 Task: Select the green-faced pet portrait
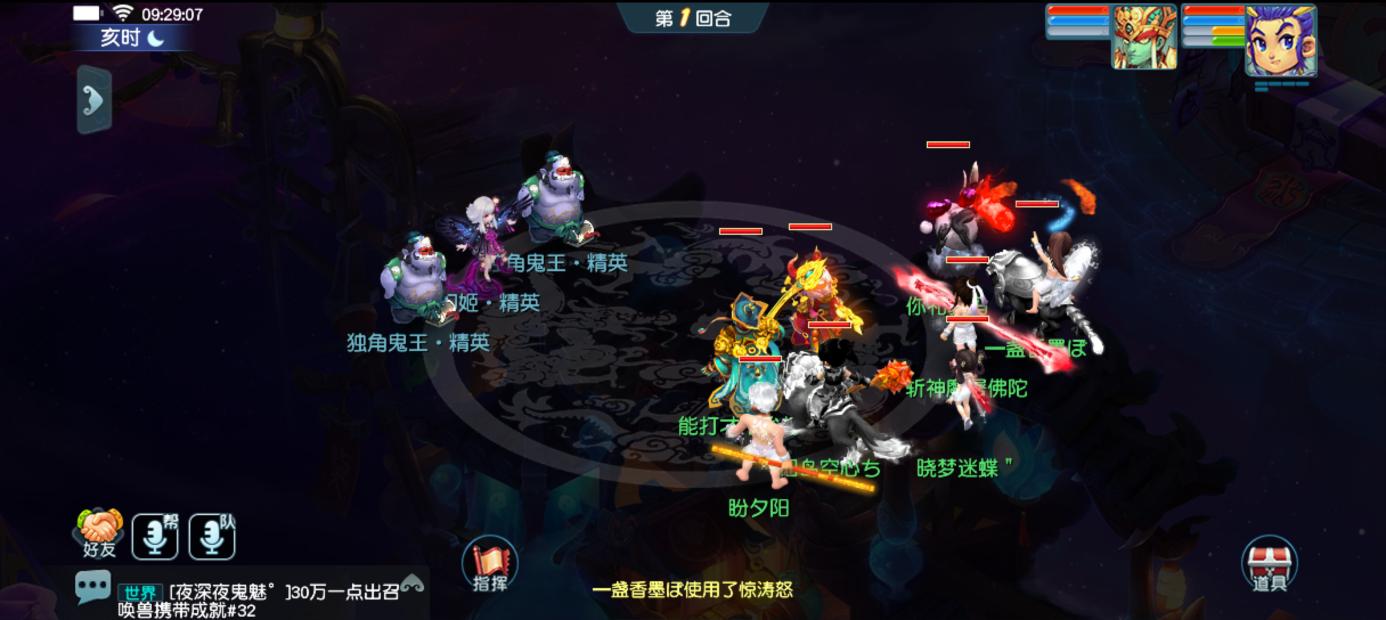1144,38
